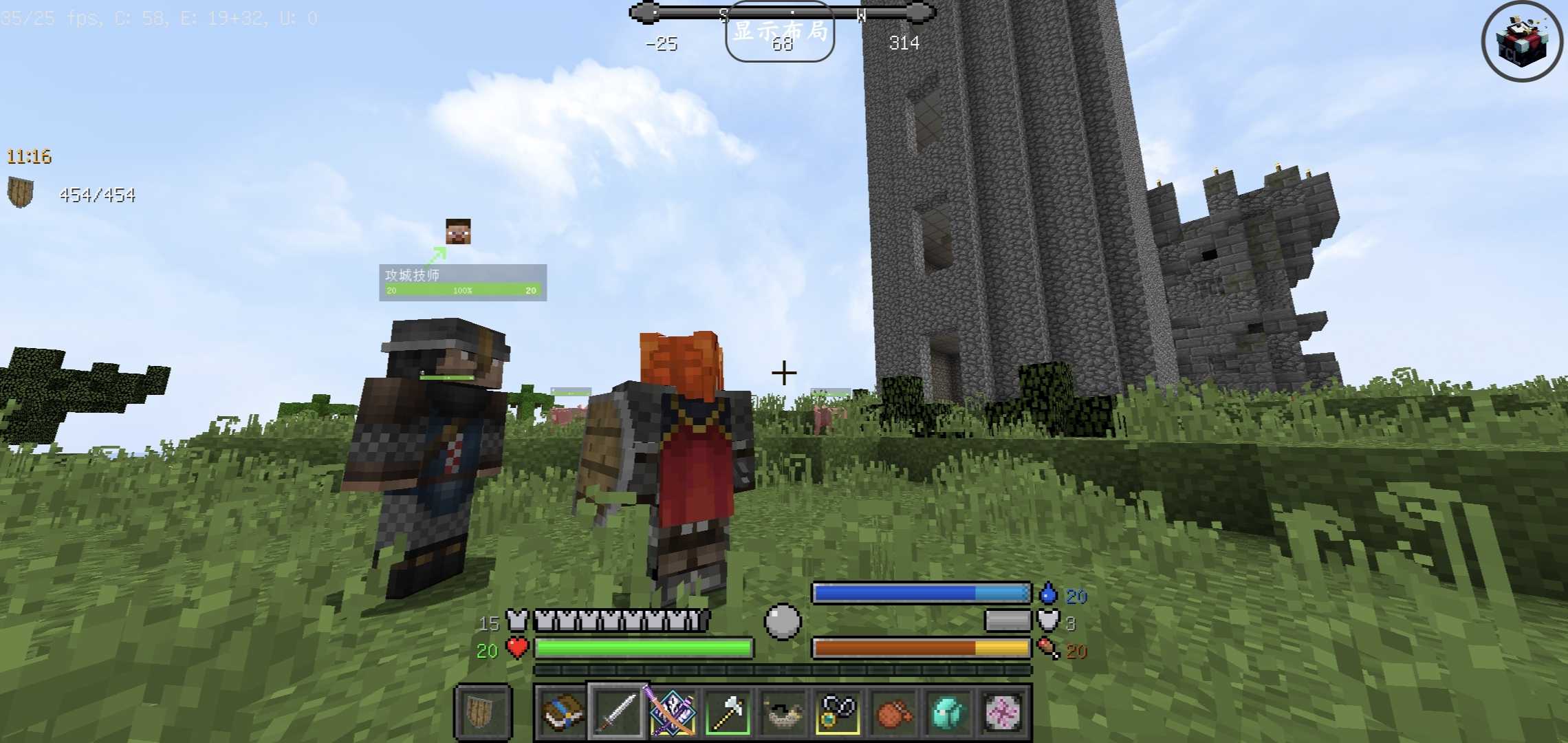Select the oil lamp hotbar slot
The width and height of the screenshot is (1568, 743).
point(783,713)
